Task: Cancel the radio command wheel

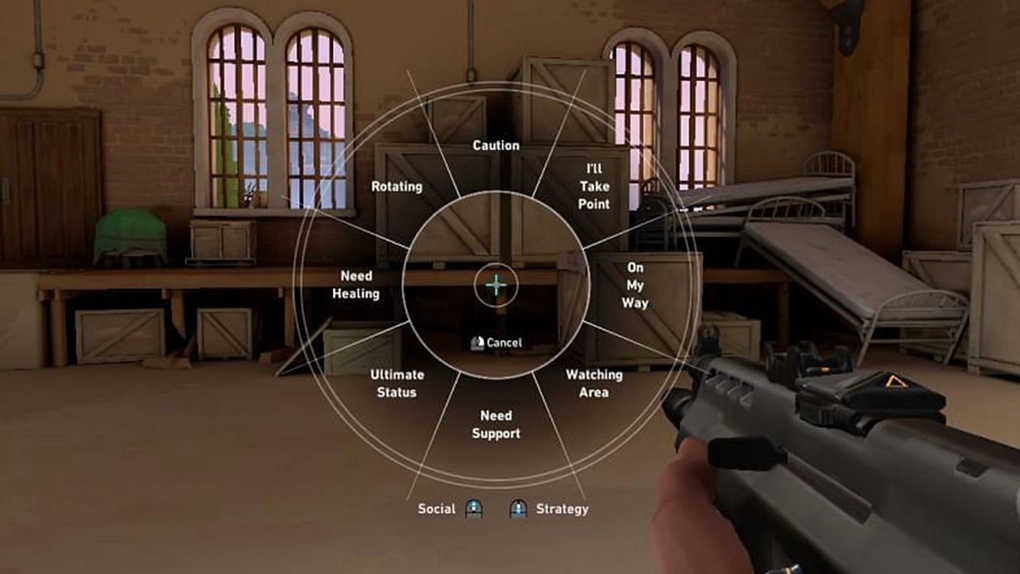Action: [x=496, y=342]
